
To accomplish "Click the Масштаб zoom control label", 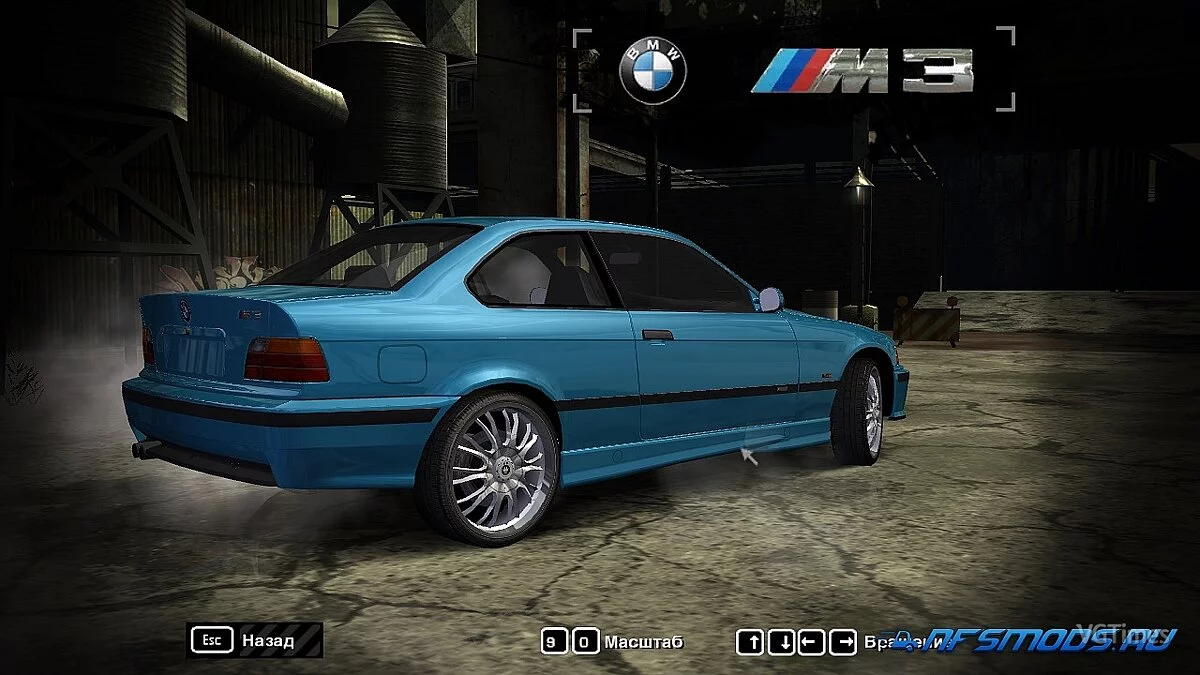I will tap(643, 641).
